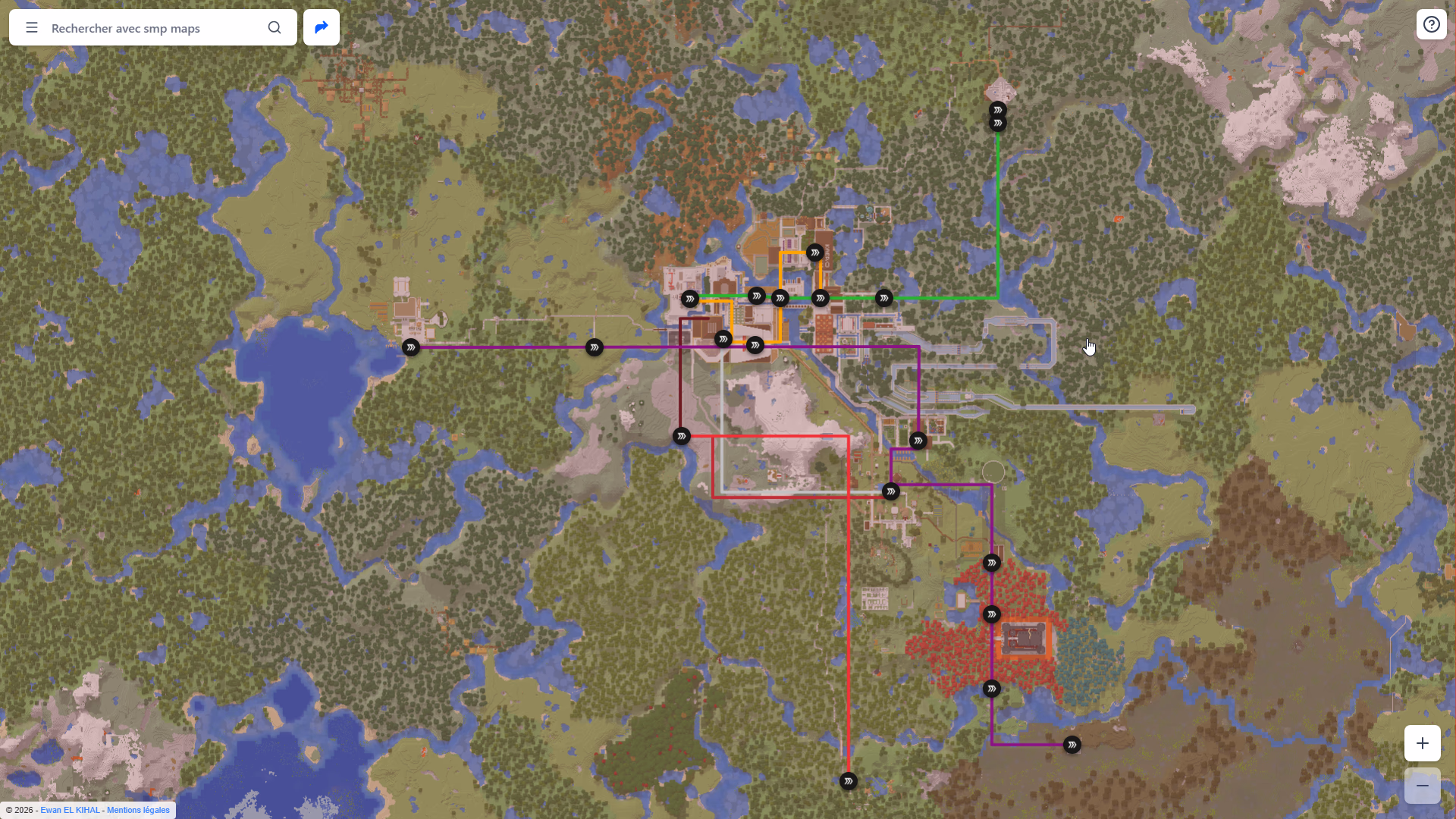The width and height of the screenshot is (1456, 819).
Task: Select the marker at the red route's southern end
Action: (849, 781)
